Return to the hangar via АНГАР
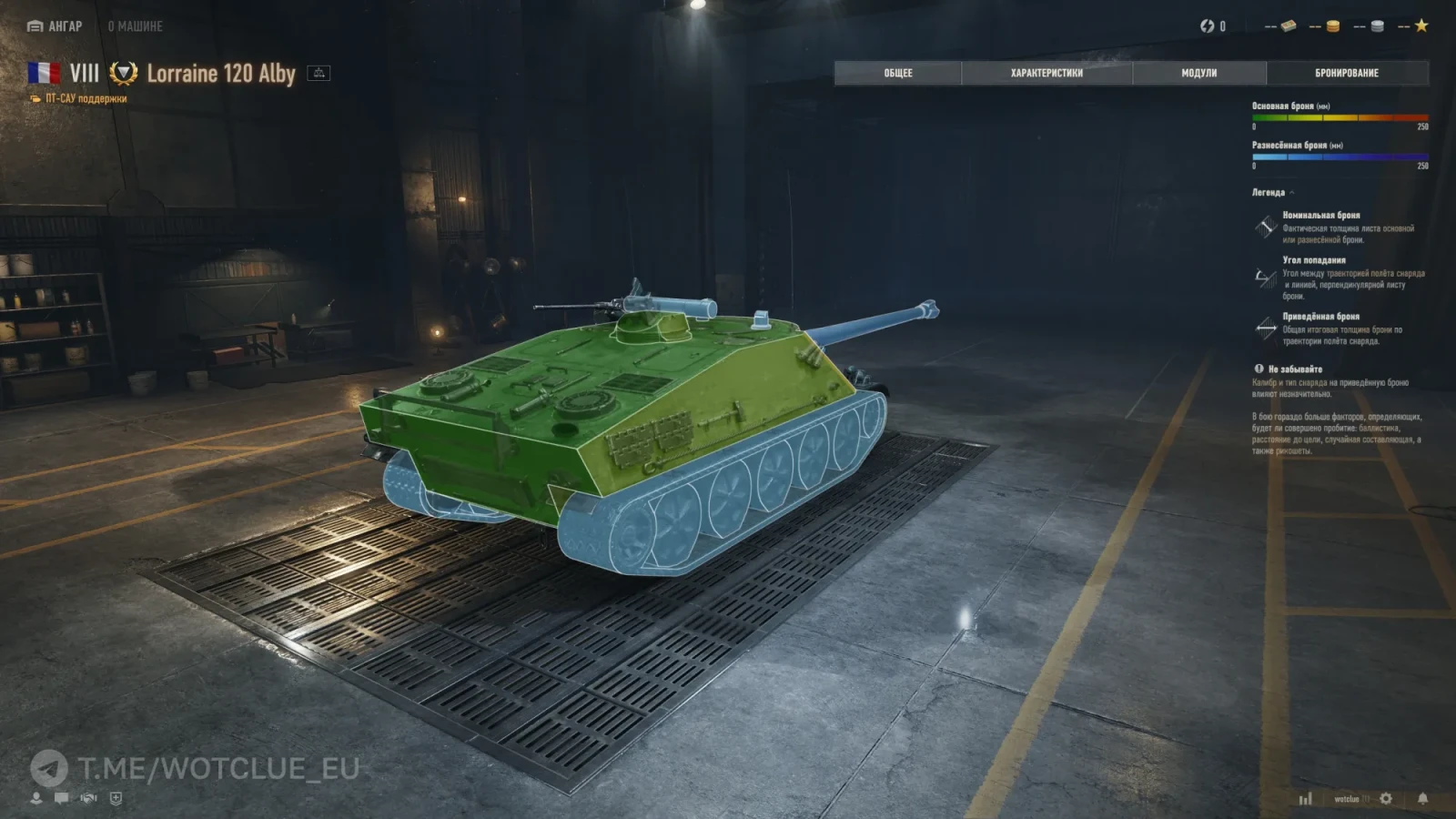This screenshot has width=1456, height=819. pos(56,26)
